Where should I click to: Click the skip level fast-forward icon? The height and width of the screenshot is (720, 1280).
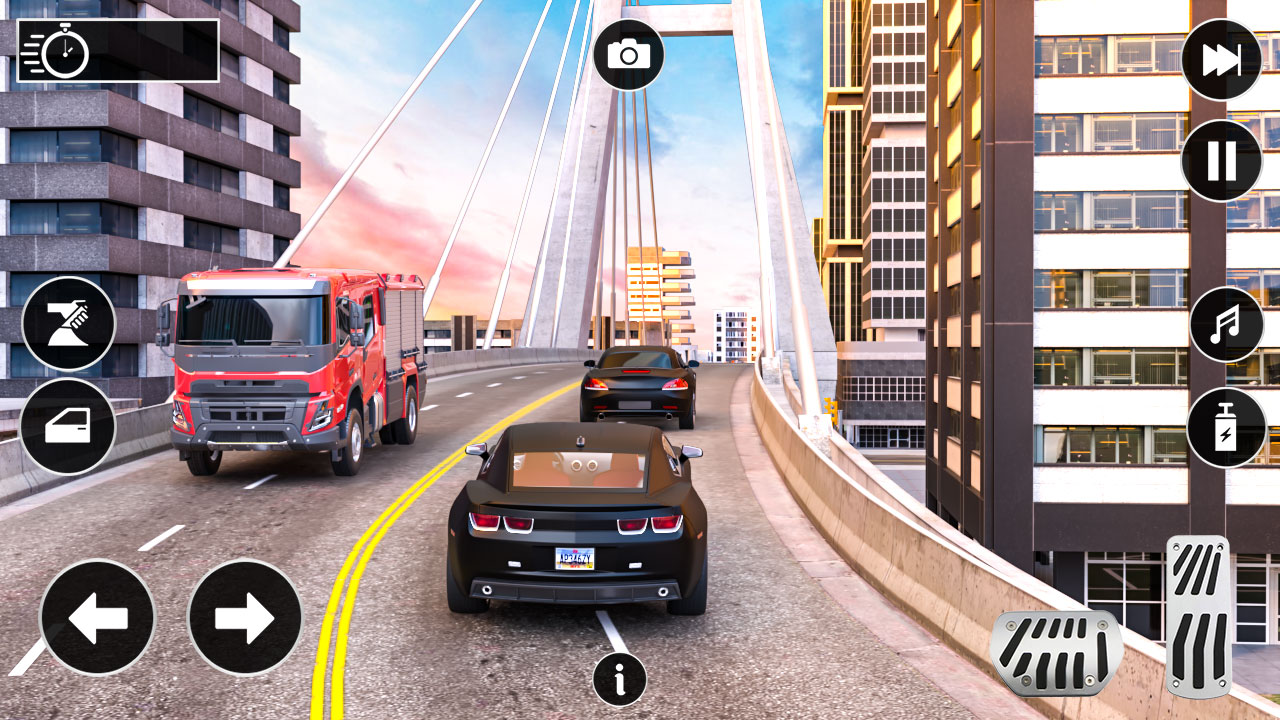click(1222, 60)
